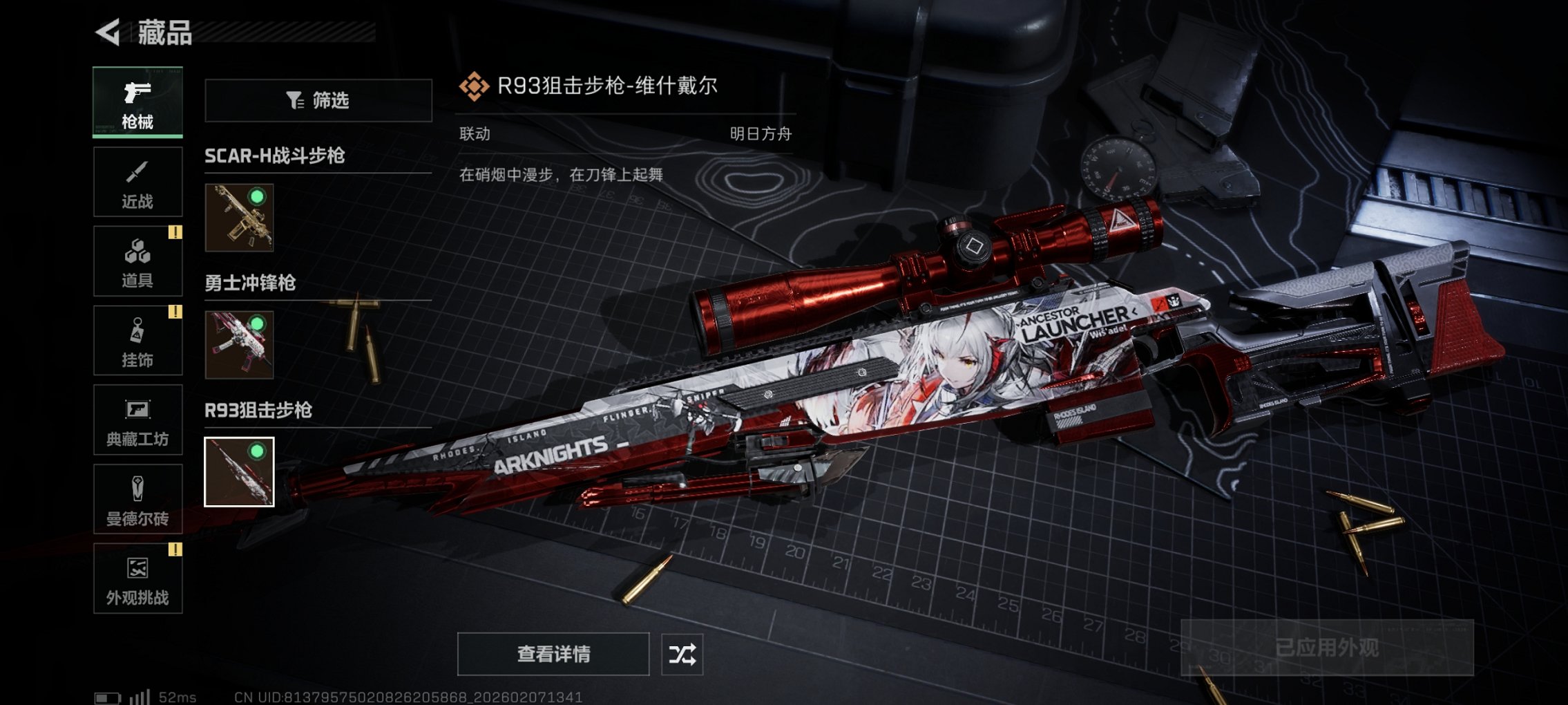Open the 筛选 filter panel
Image resolution: width=1568 pixels, height=705 pixels.
tap(318, 101)
